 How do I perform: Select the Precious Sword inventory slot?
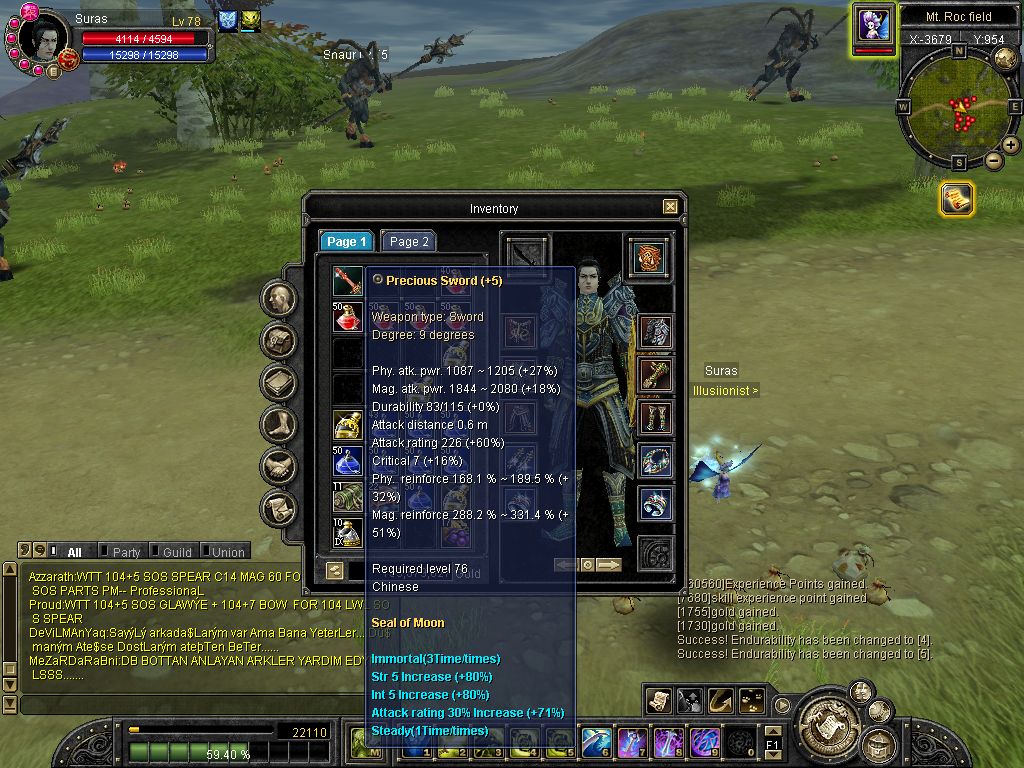(347, 280)
